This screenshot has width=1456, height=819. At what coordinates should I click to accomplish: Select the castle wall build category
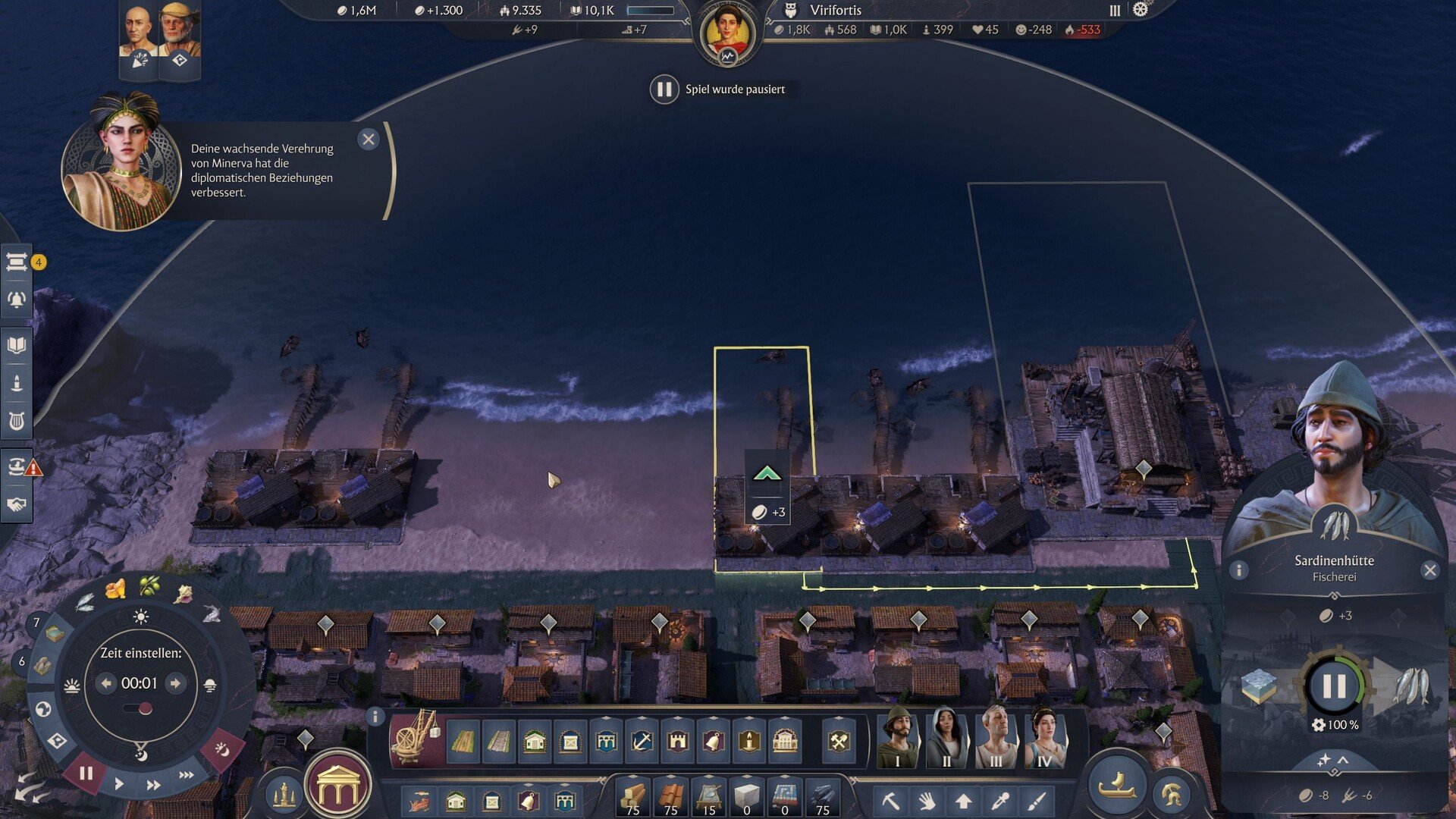(x=677, y=741)
